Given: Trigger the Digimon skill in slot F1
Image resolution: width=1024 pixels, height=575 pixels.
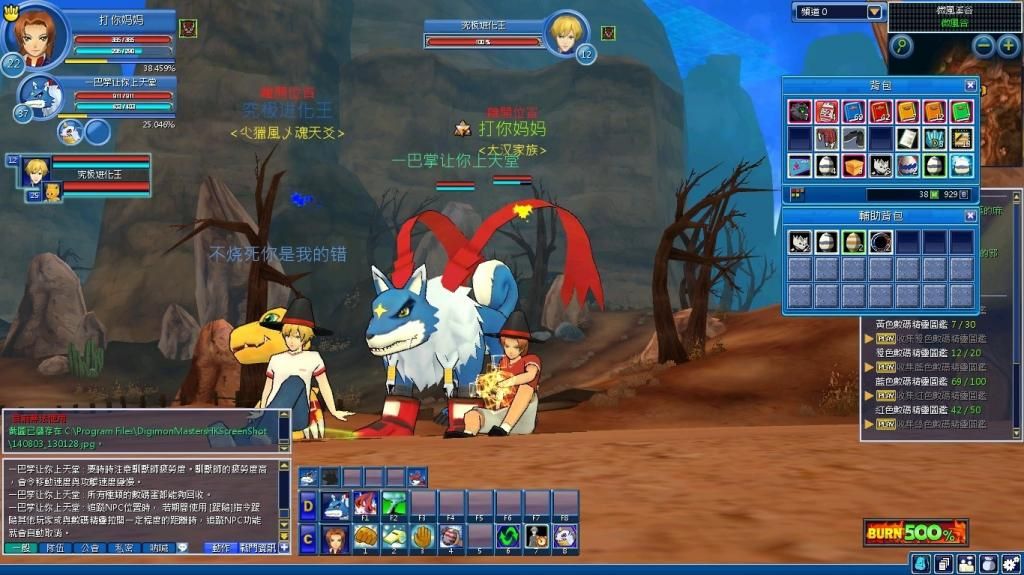Looking at the screenshot, I should point(367,502).
